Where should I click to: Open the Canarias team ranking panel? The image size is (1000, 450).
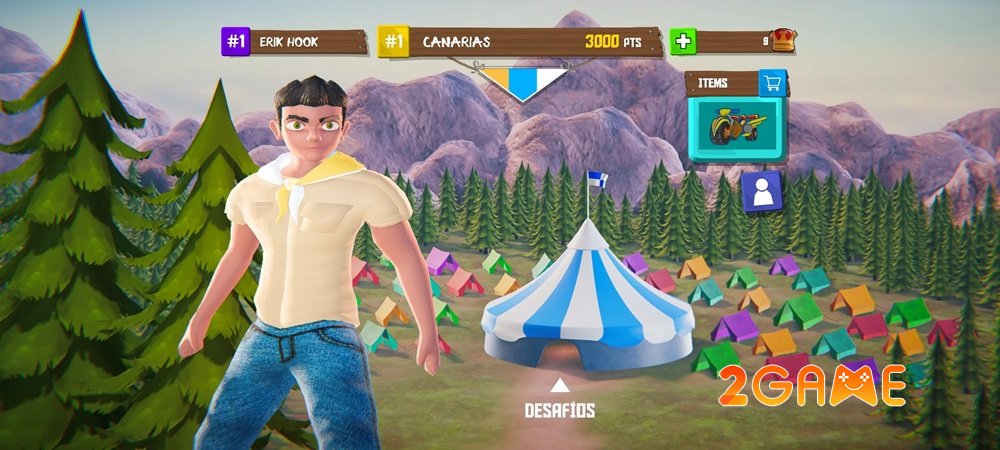tap(520, 42)
